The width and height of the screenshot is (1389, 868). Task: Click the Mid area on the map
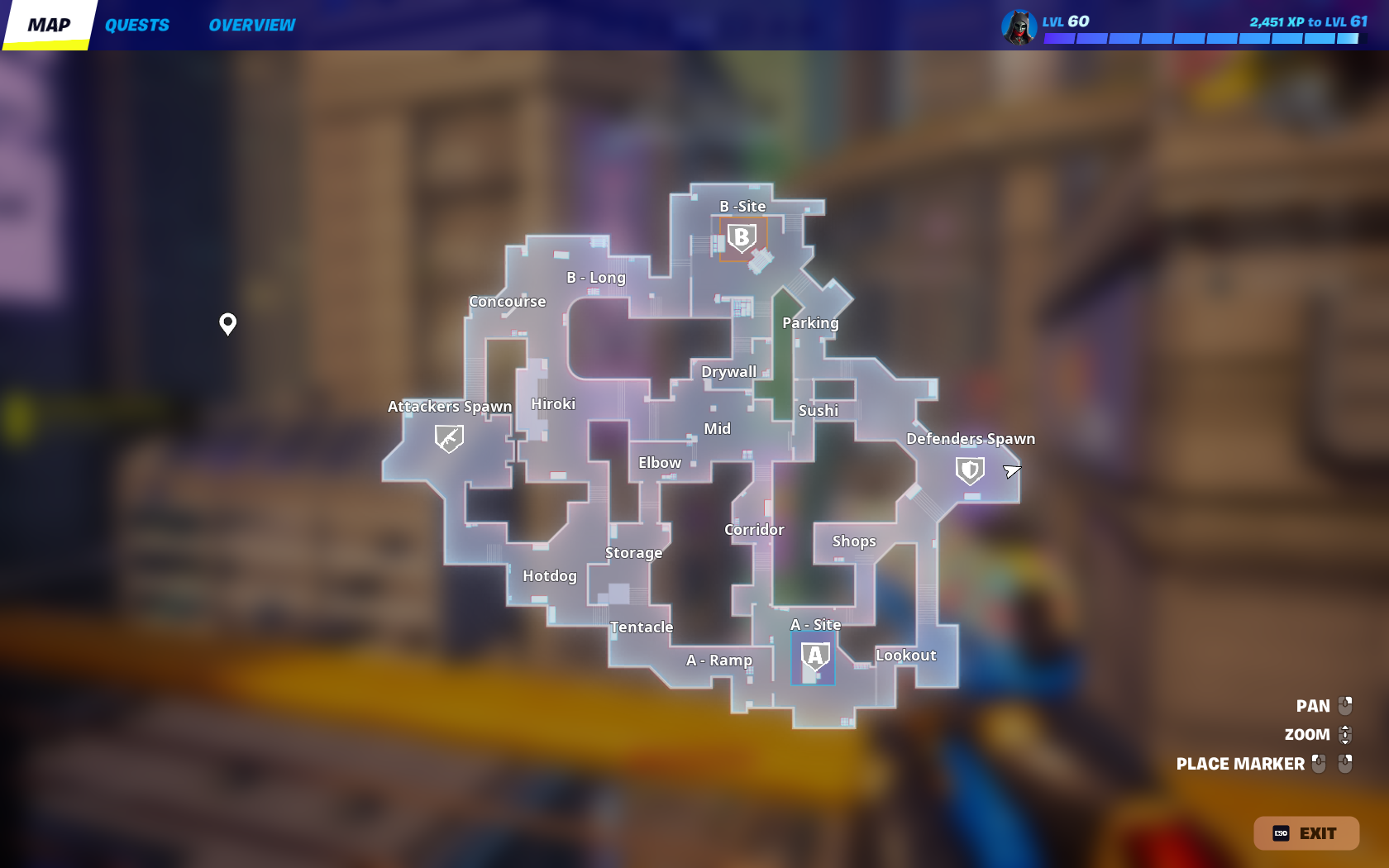718,428
